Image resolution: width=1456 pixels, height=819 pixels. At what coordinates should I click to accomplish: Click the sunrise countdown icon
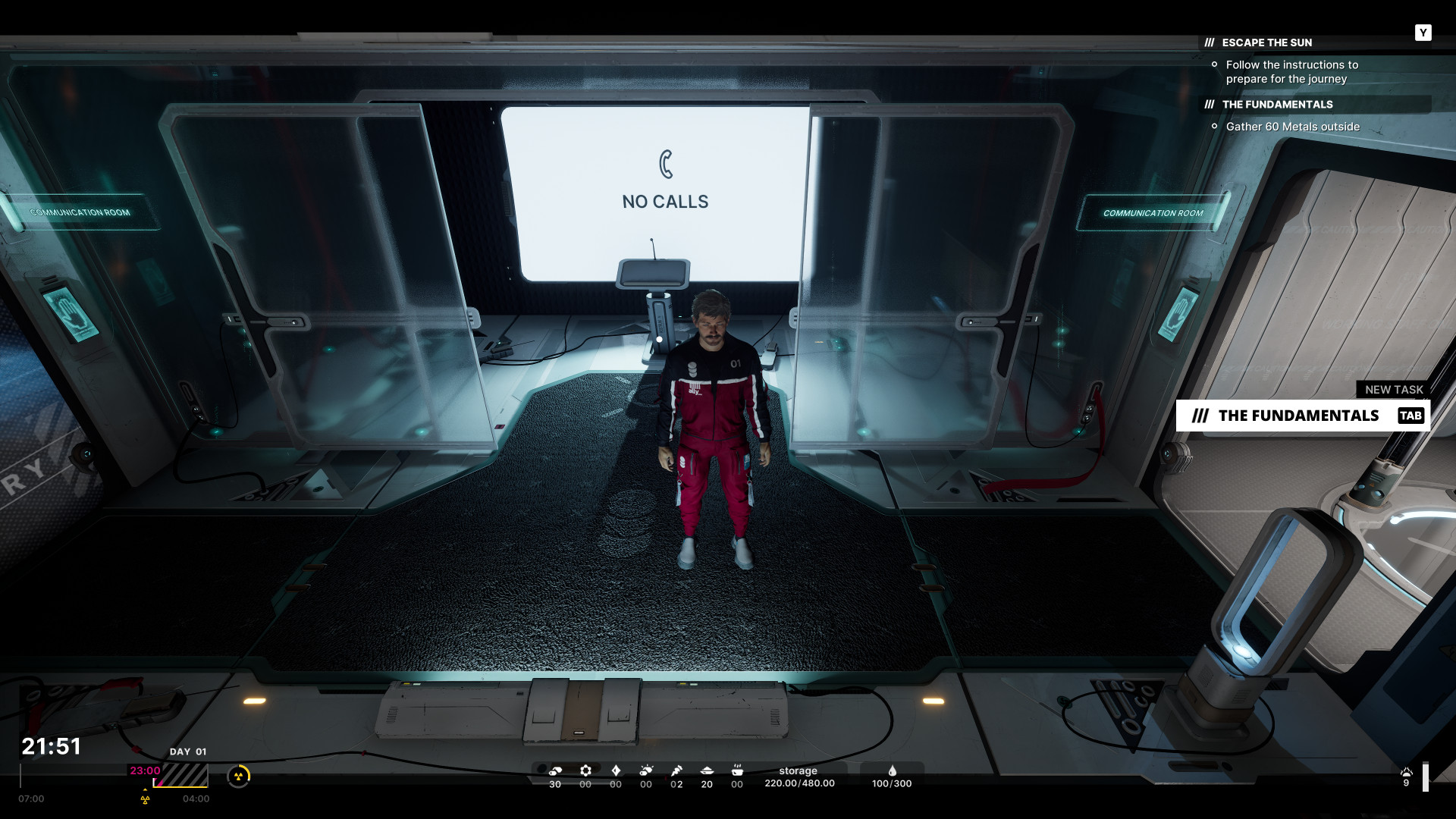point(1407,773)
